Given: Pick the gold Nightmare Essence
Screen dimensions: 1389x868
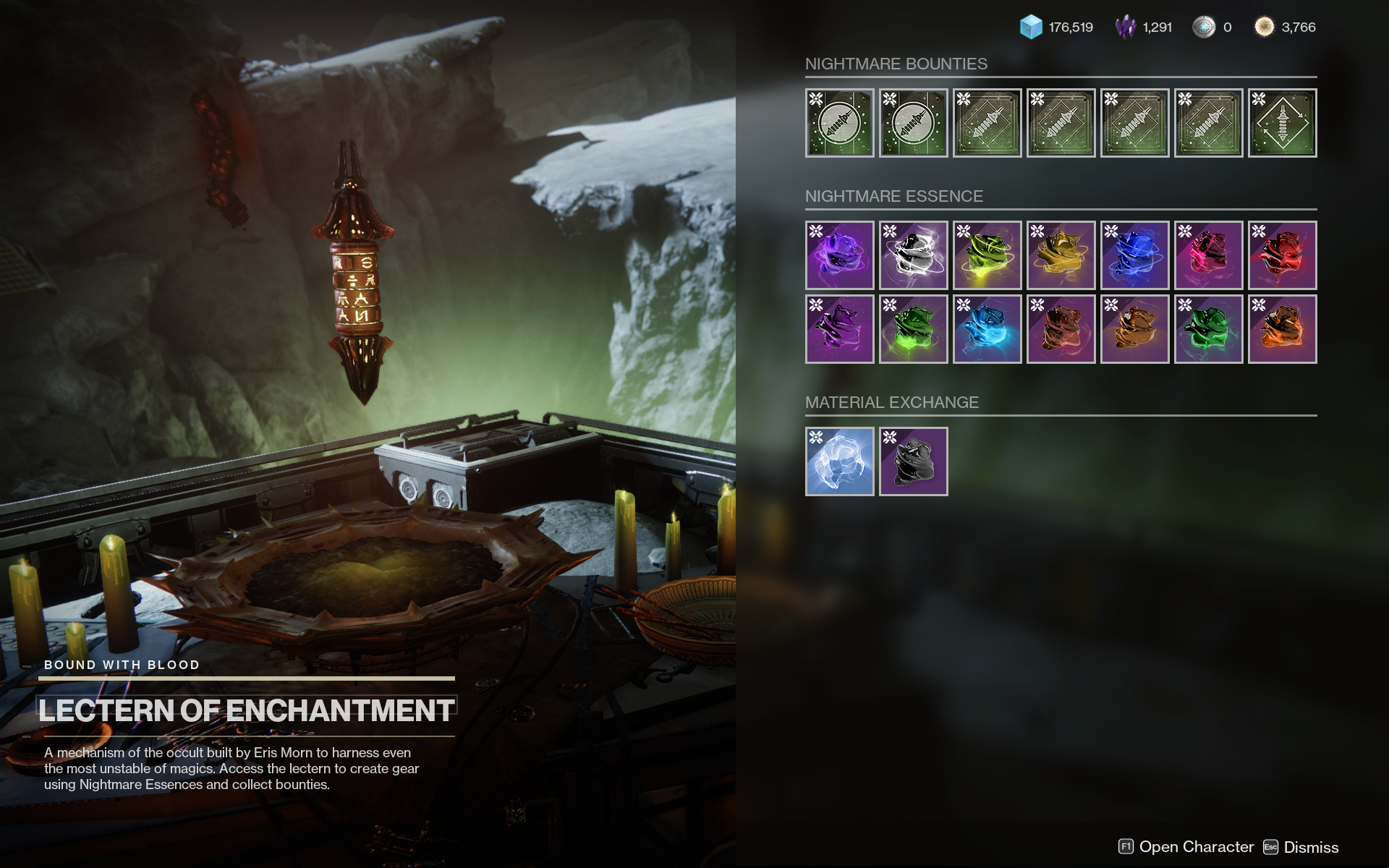Looking at the screenshot, I should 1061,255.
